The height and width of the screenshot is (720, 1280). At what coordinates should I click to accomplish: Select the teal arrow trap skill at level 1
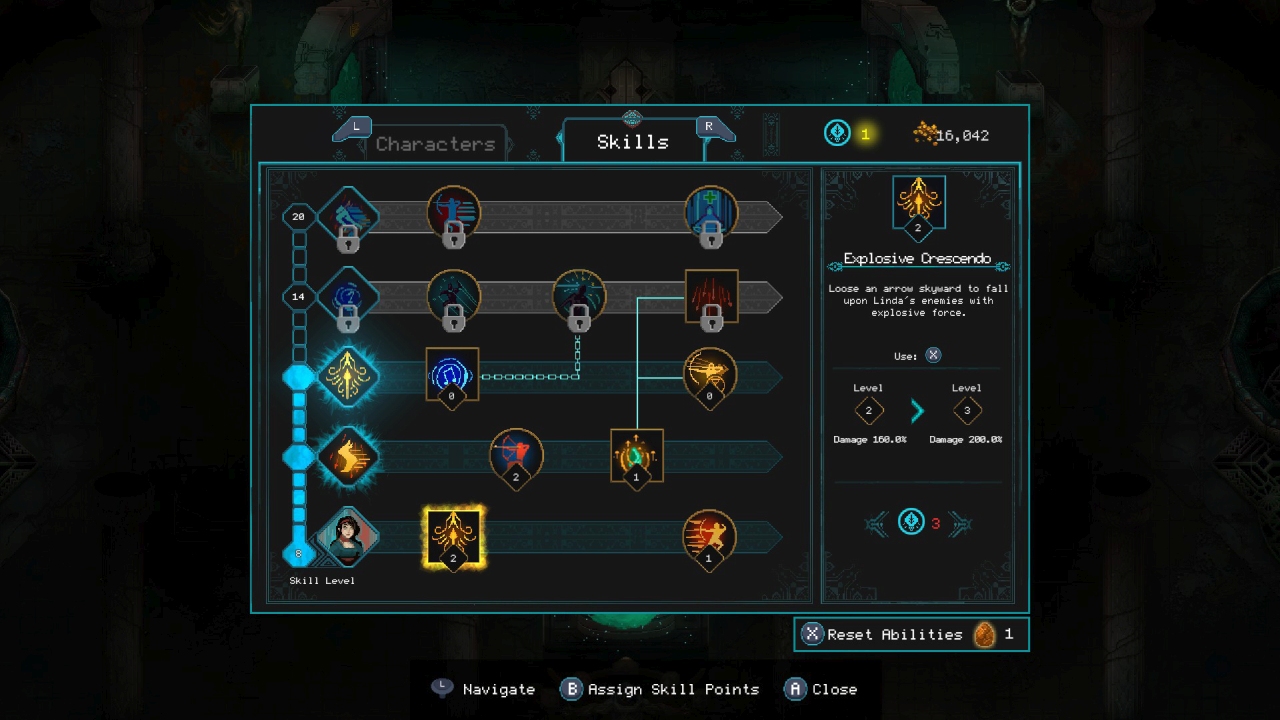click(637, 455)
